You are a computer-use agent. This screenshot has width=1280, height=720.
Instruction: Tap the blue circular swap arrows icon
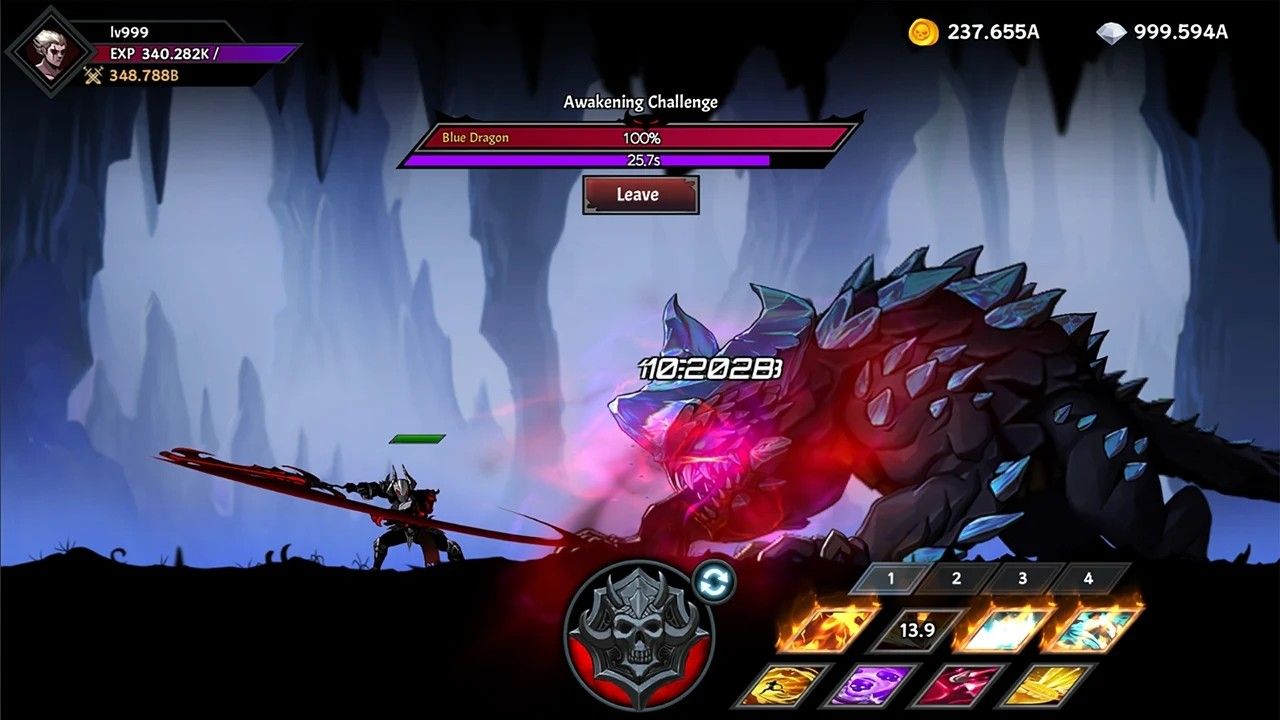pyautogui.click(x=712, y=581)
